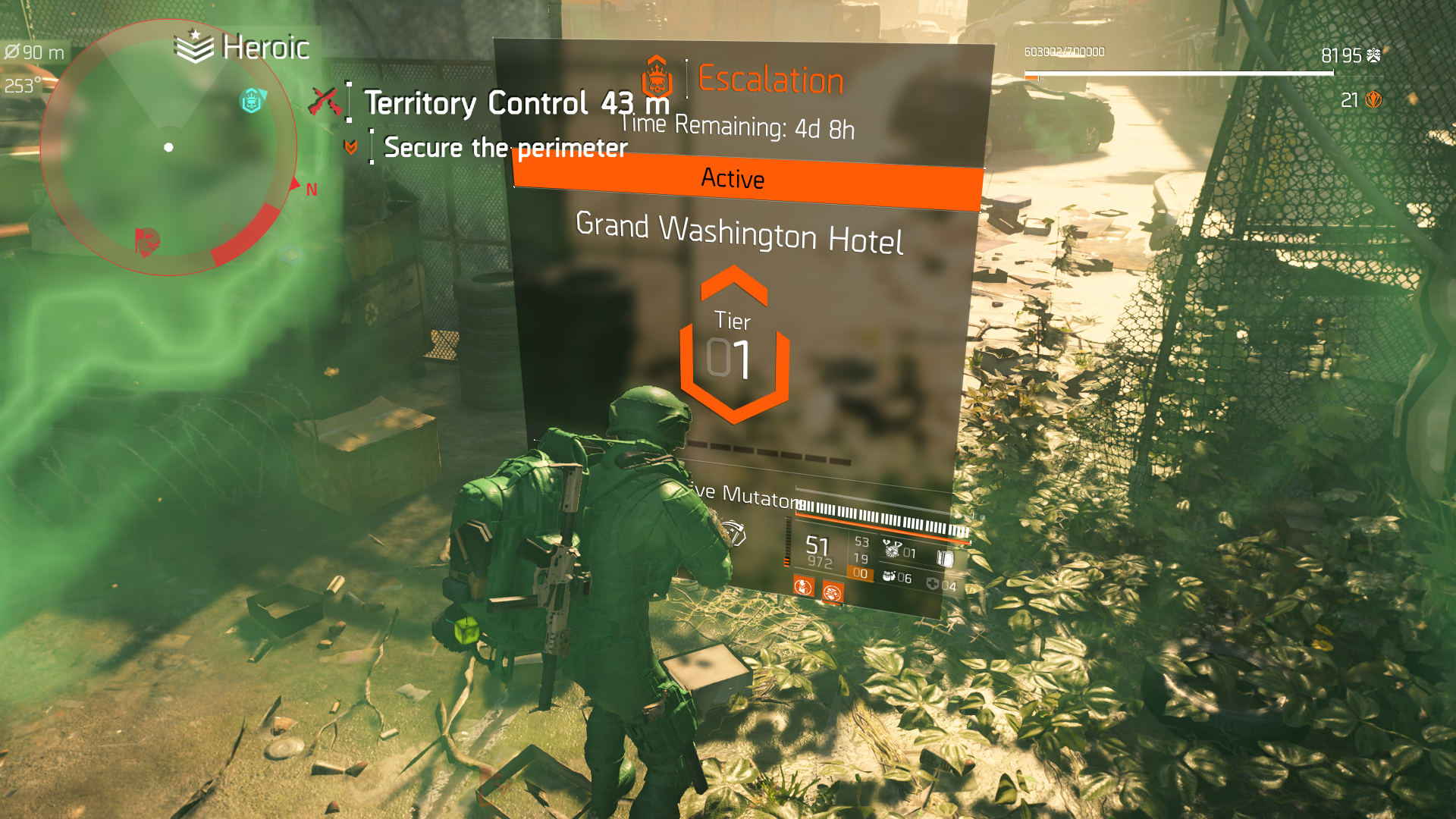The height and width of the screenshot is (819, 1456).
Task: Click the Tier 01 hexagon badge
Action: tap(733, 346)
